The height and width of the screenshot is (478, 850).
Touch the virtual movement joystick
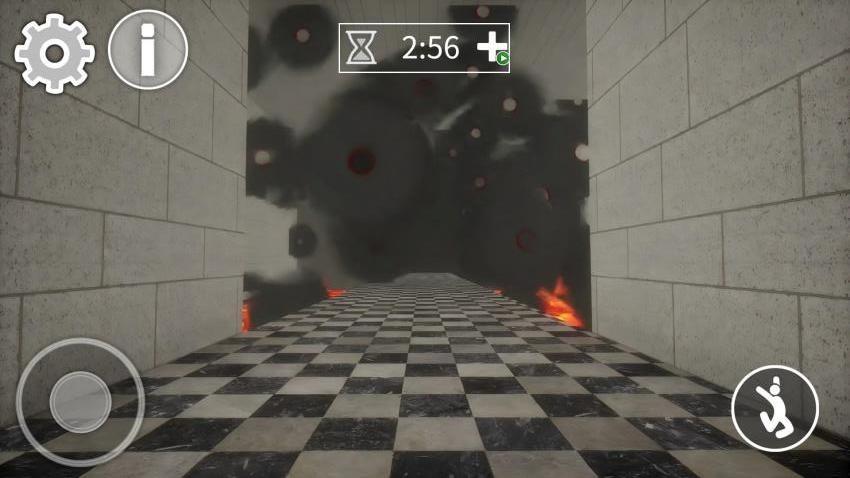[80, 401]
